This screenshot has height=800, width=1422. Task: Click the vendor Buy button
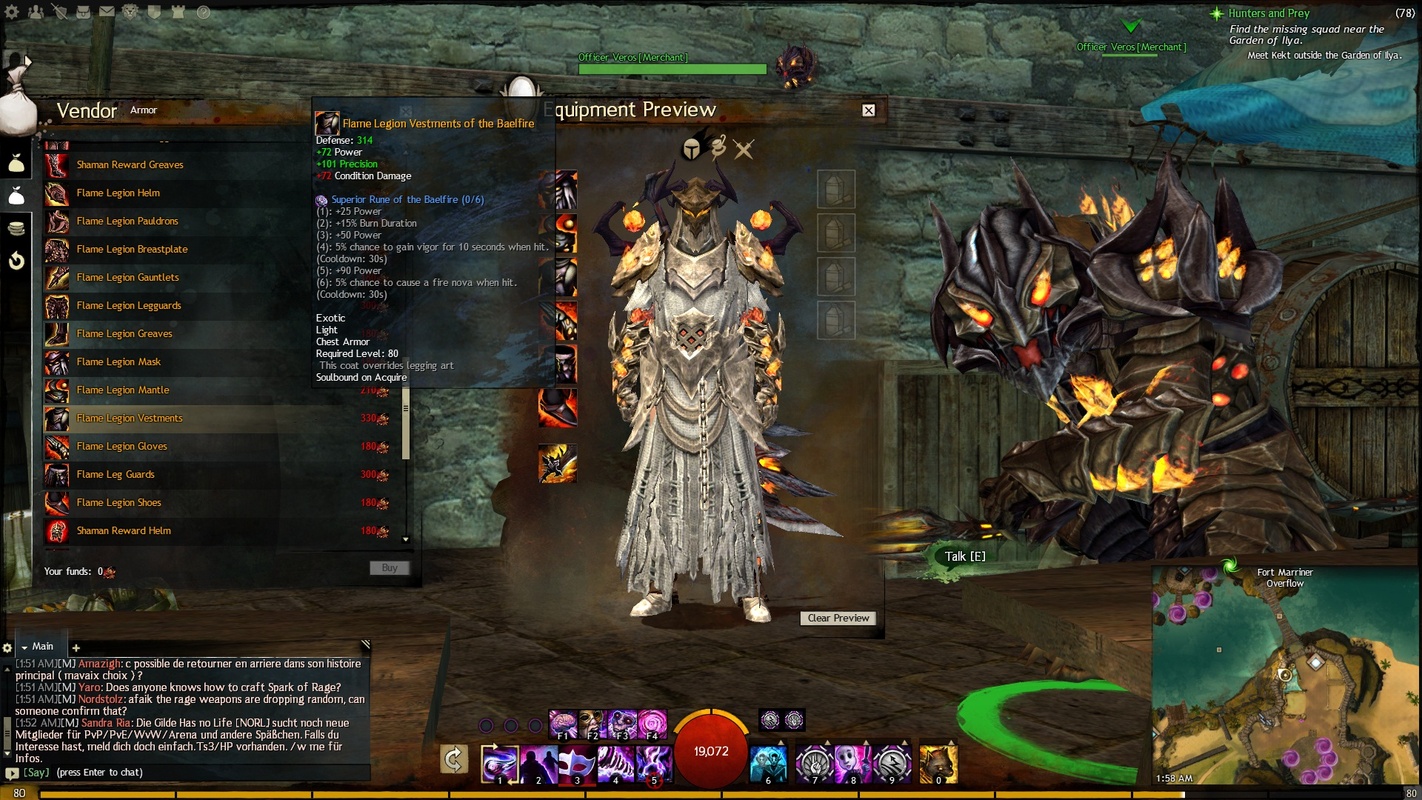[389, 568]
